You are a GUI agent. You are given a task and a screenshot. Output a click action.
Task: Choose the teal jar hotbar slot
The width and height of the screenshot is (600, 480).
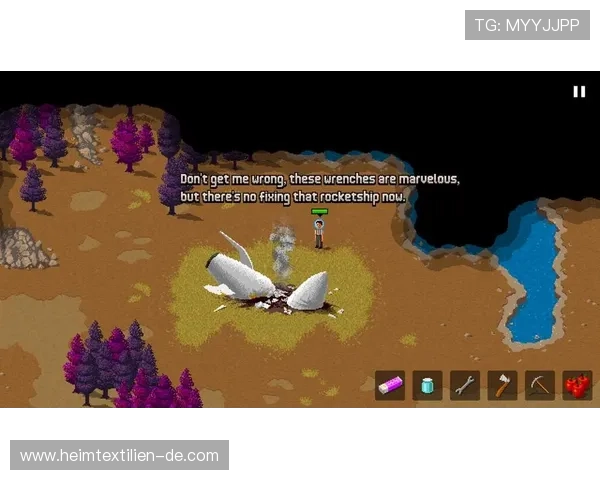pyautogui.click(x=428, y=385)
